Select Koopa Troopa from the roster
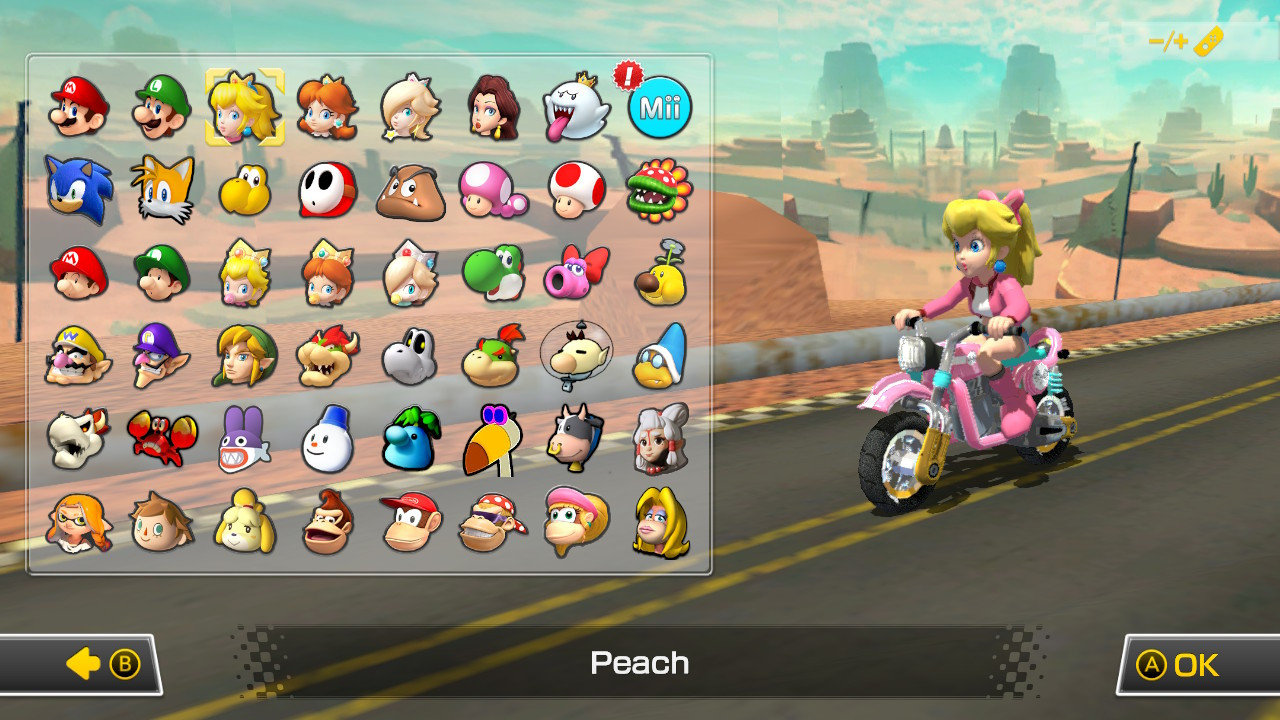 (x=244, y=190)
